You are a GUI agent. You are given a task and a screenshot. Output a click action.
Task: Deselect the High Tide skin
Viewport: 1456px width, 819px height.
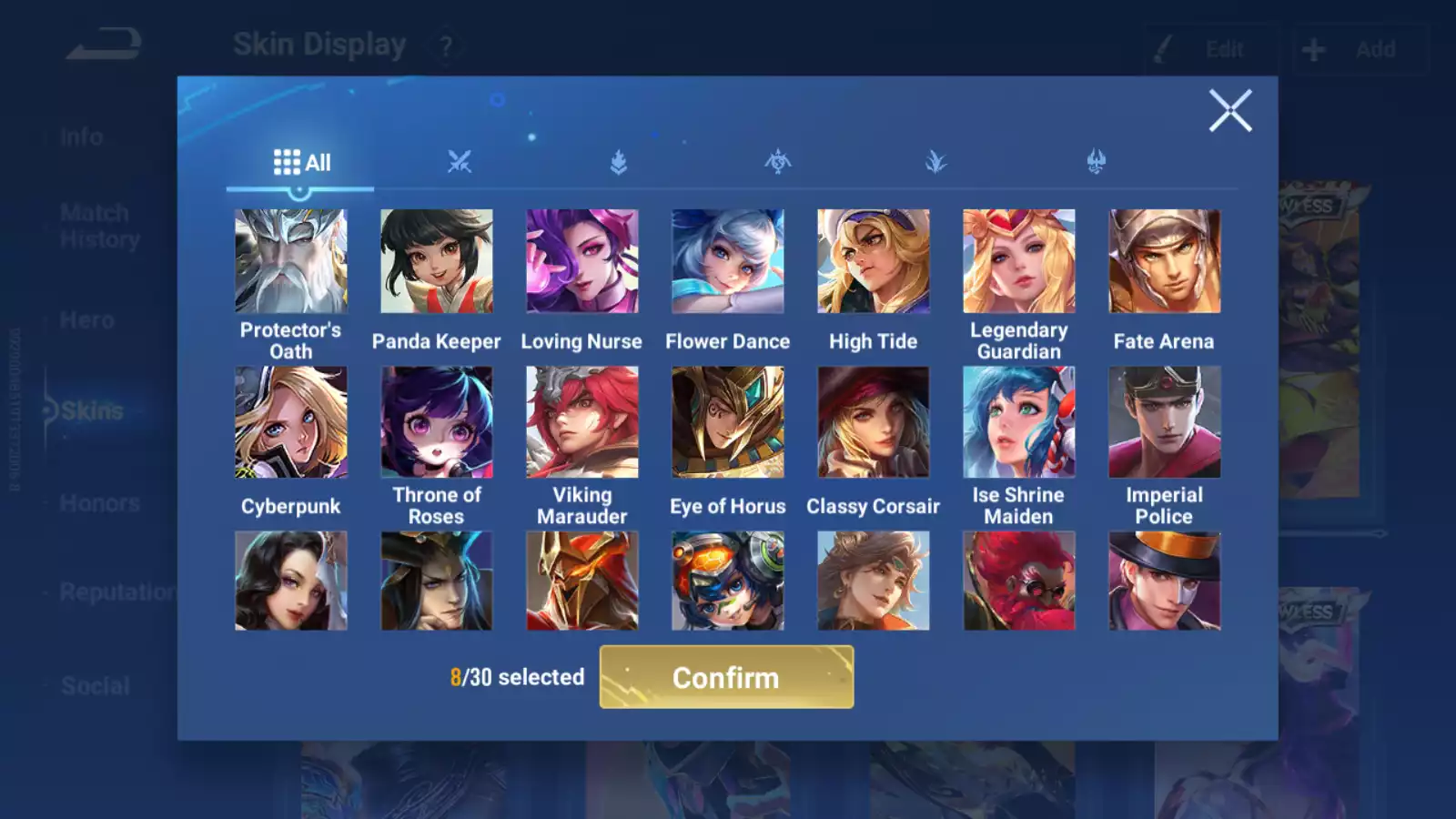pyautogui.click(x=874, y=261)
